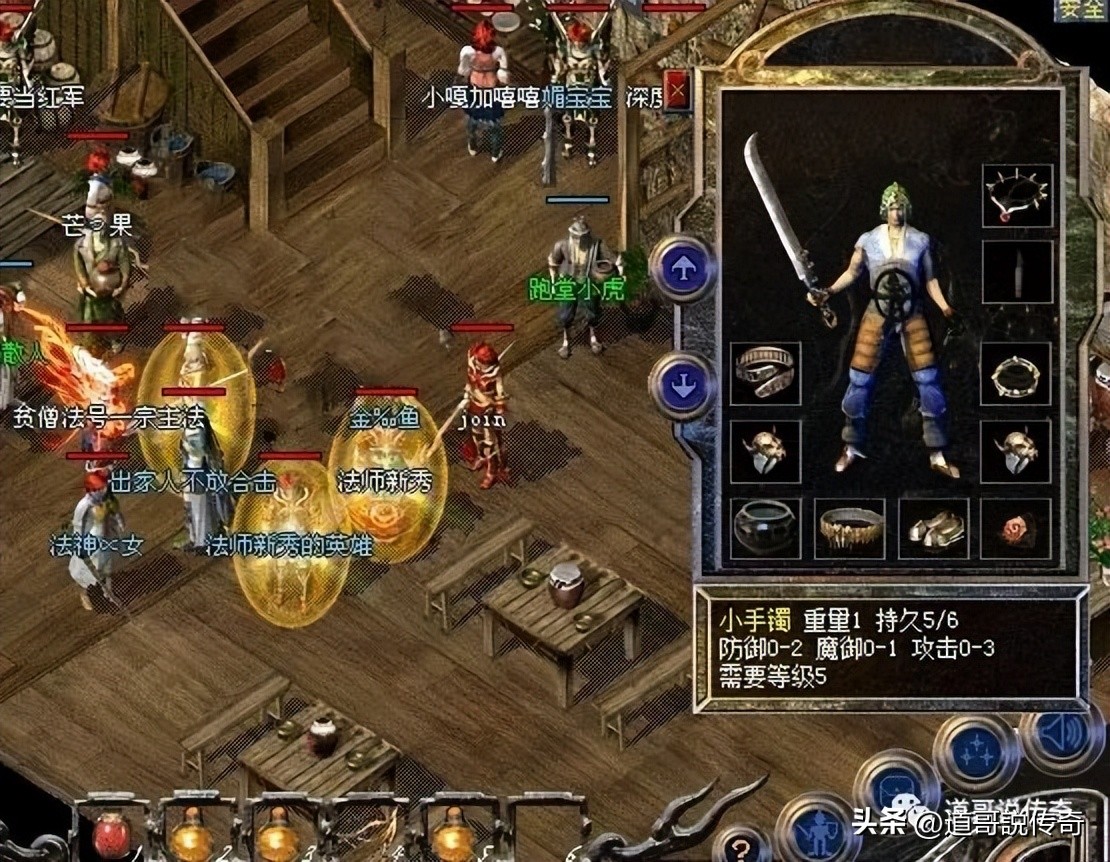This screenshot has height=862, width=1110.
Task: Open the character figure round button
Action: pyautogui.click(x=818, y=828)
